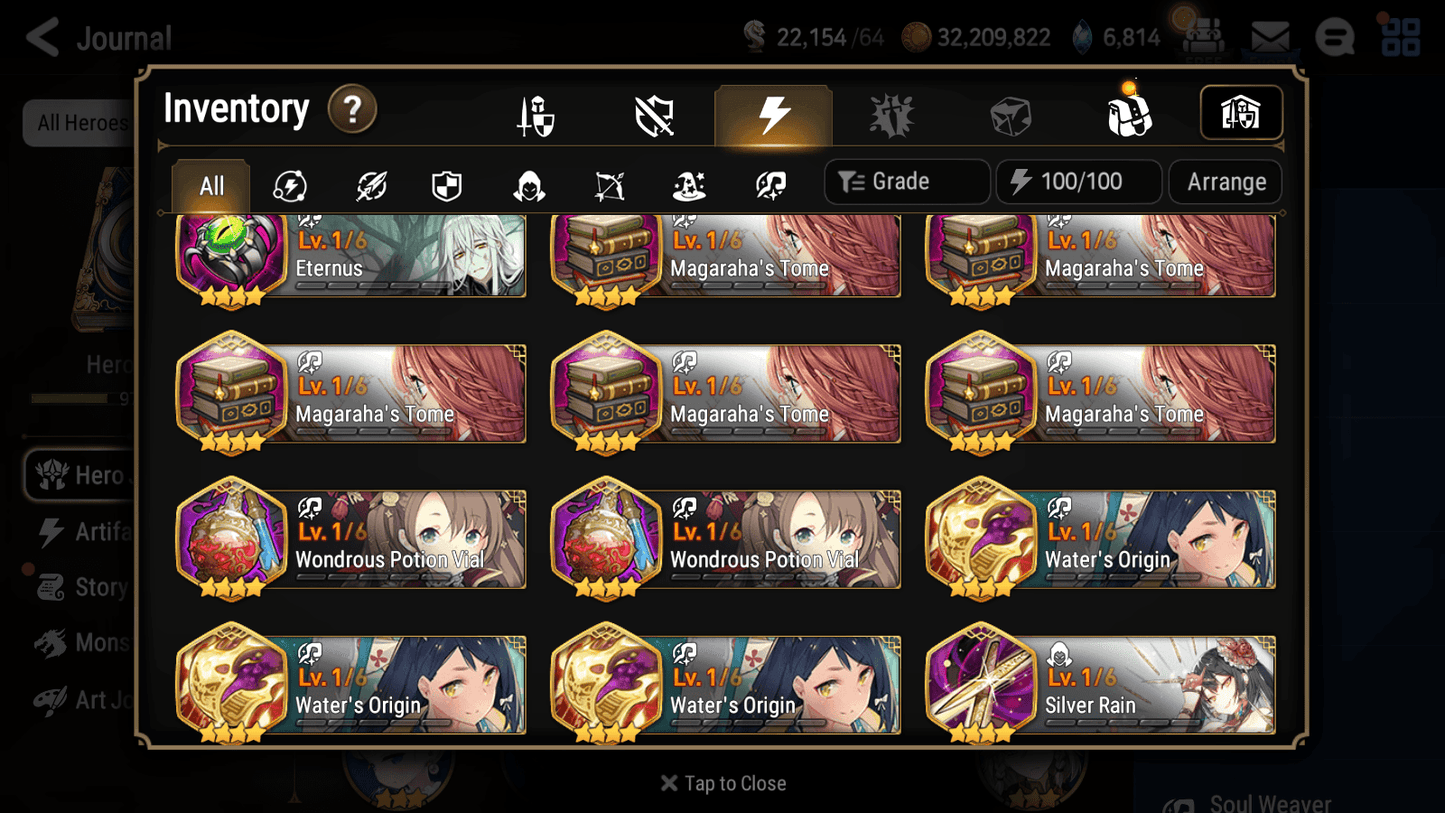Expand the inventory storage building options

click(1241, 113)
